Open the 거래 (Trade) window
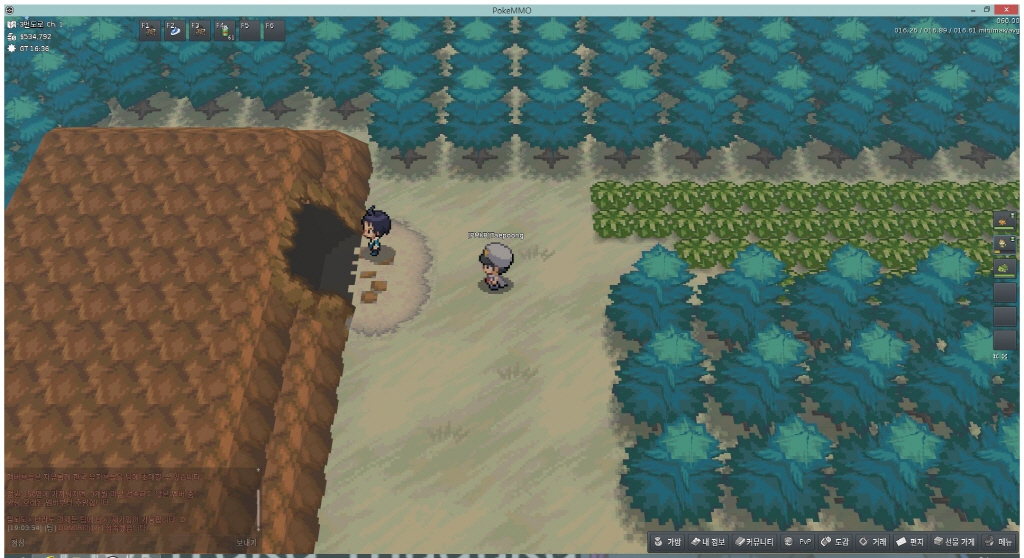The image size is (1024, 558). pos(874,542)
